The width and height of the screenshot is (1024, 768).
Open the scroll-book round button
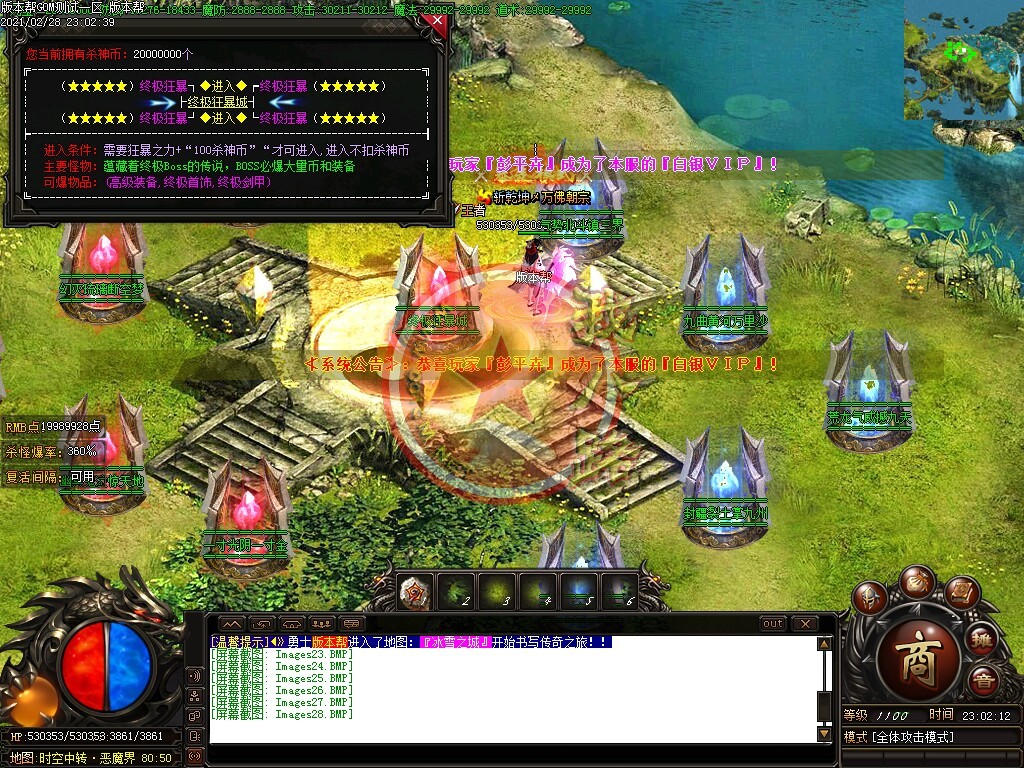click(960, 594)
